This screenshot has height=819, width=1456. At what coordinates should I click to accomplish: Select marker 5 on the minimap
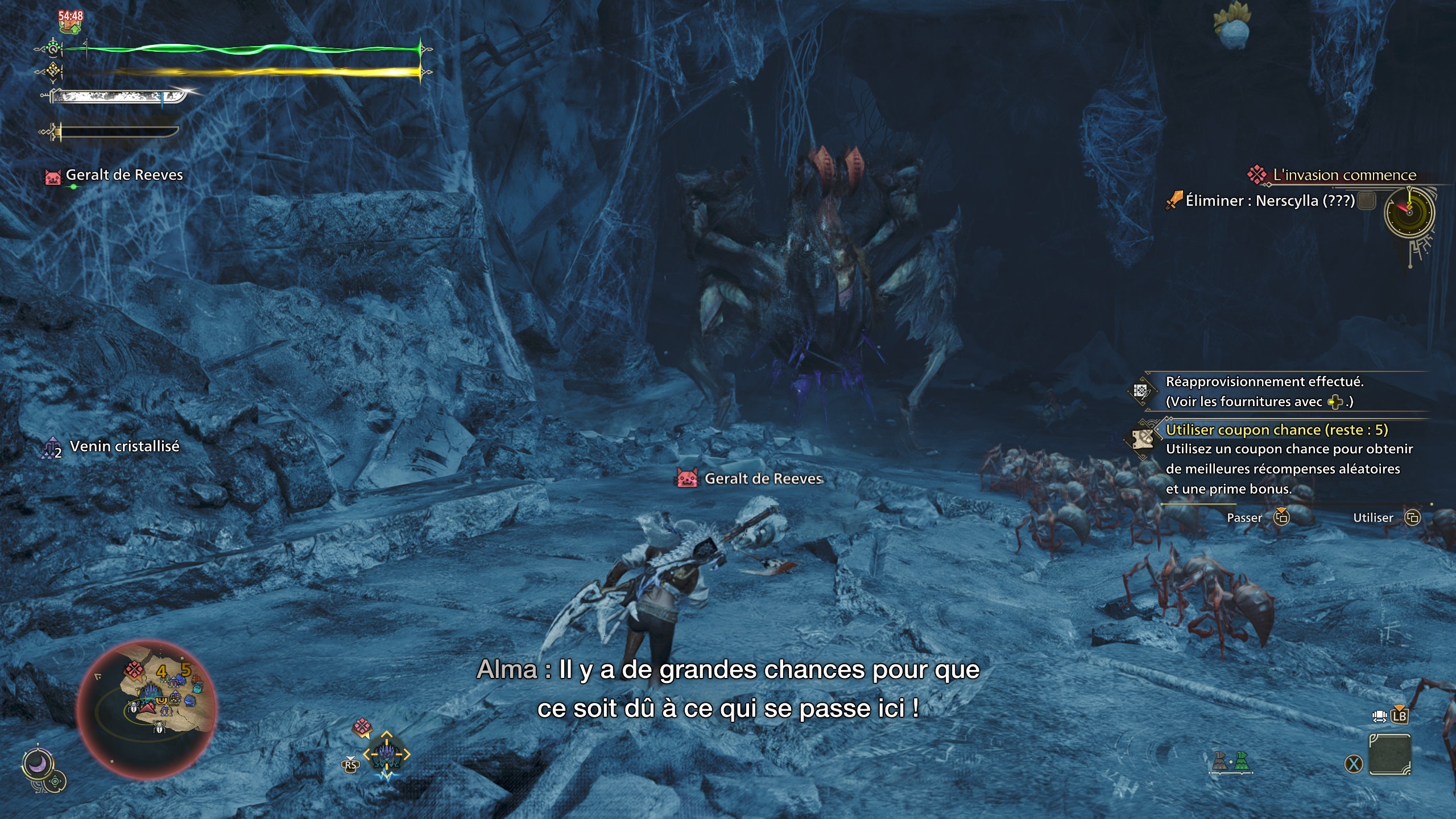pos(185,669)
